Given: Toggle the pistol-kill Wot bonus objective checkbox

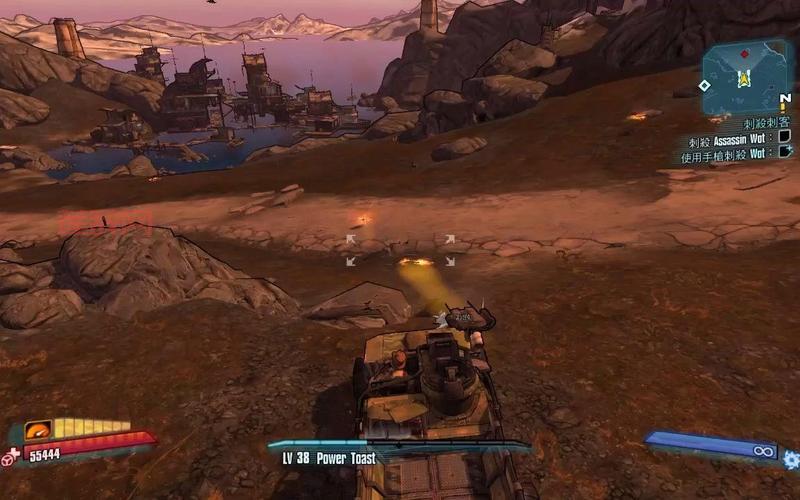Looking at the screenshot, I should [785, 153].
